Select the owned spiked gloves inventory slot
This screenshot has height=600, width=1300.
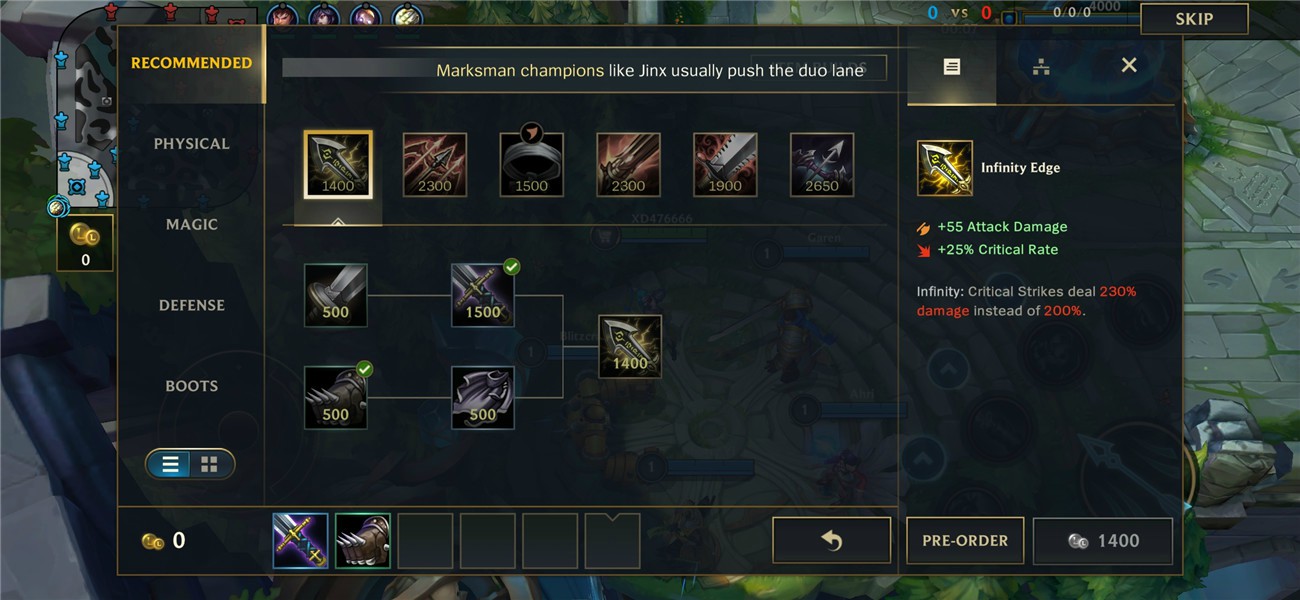362,541
